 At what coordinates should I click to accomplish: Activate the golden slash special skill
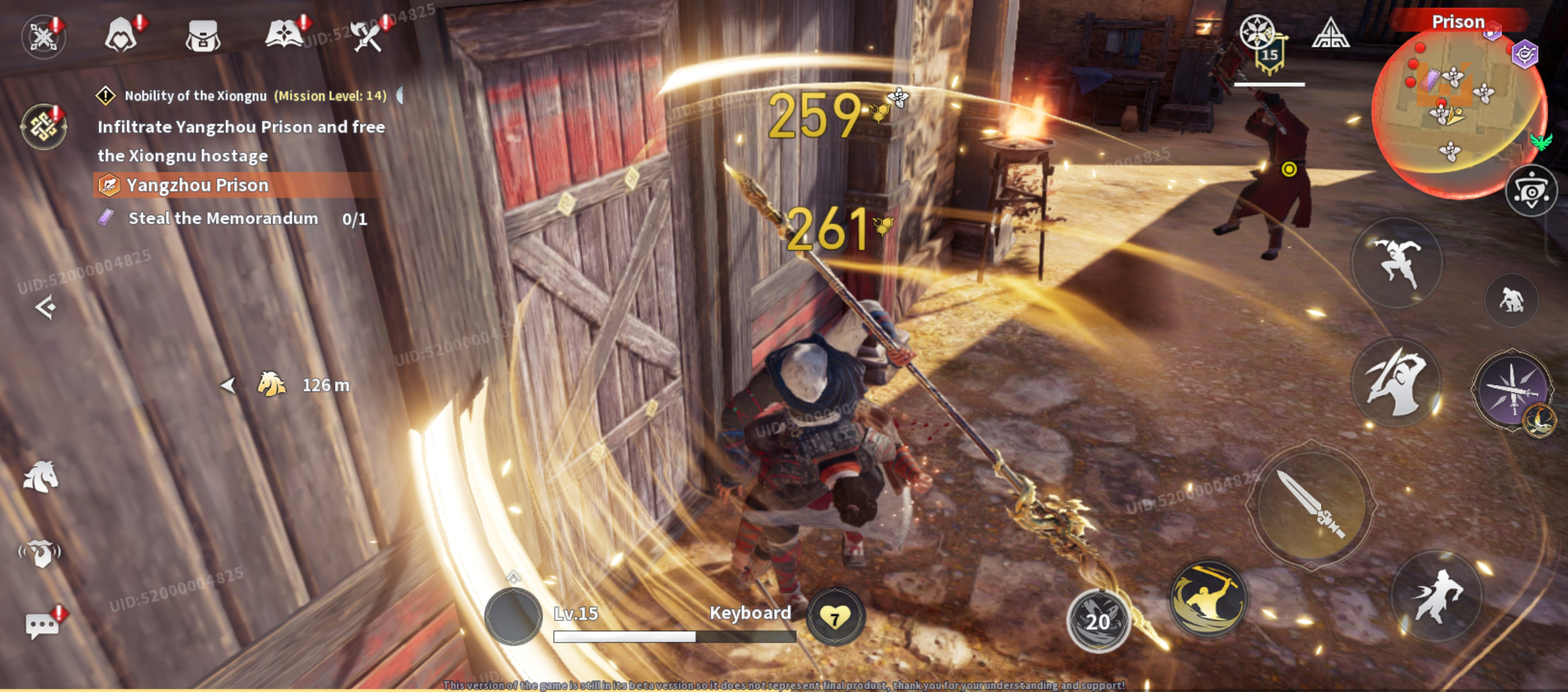(x=1207, y=598)
